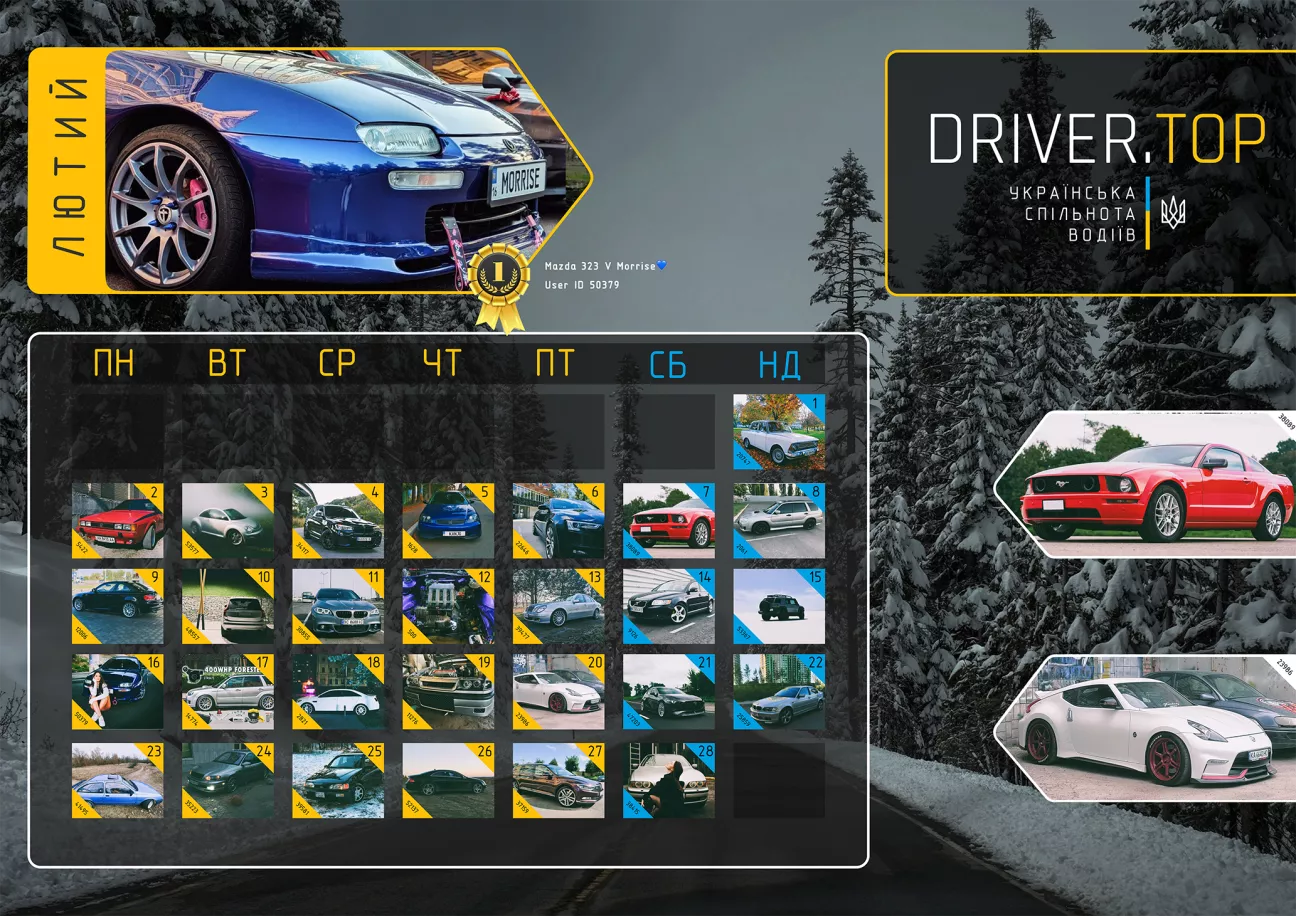Screen dimensions: 1296x916
Task: Select the day 17 Forester thumbnail
Action: pos(228,692)
